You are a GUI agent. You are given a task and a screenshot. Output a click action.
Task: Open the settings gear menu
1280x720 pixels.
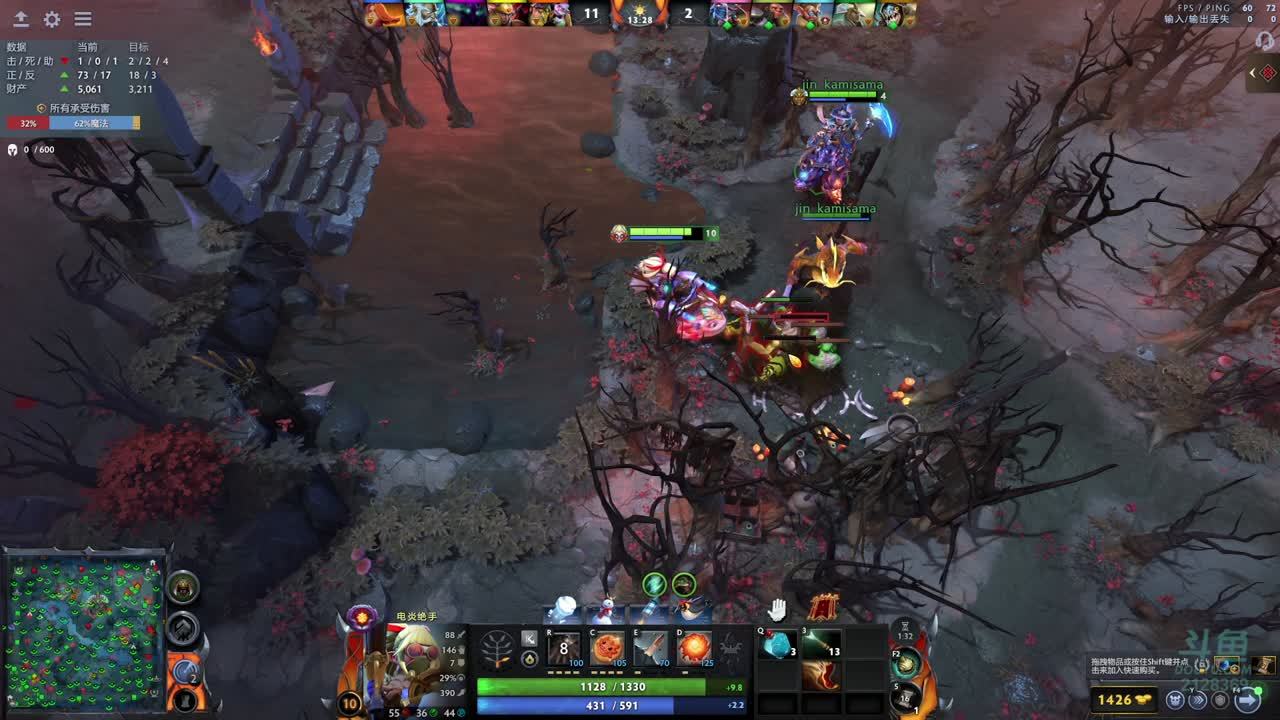[x=52, y=19]
